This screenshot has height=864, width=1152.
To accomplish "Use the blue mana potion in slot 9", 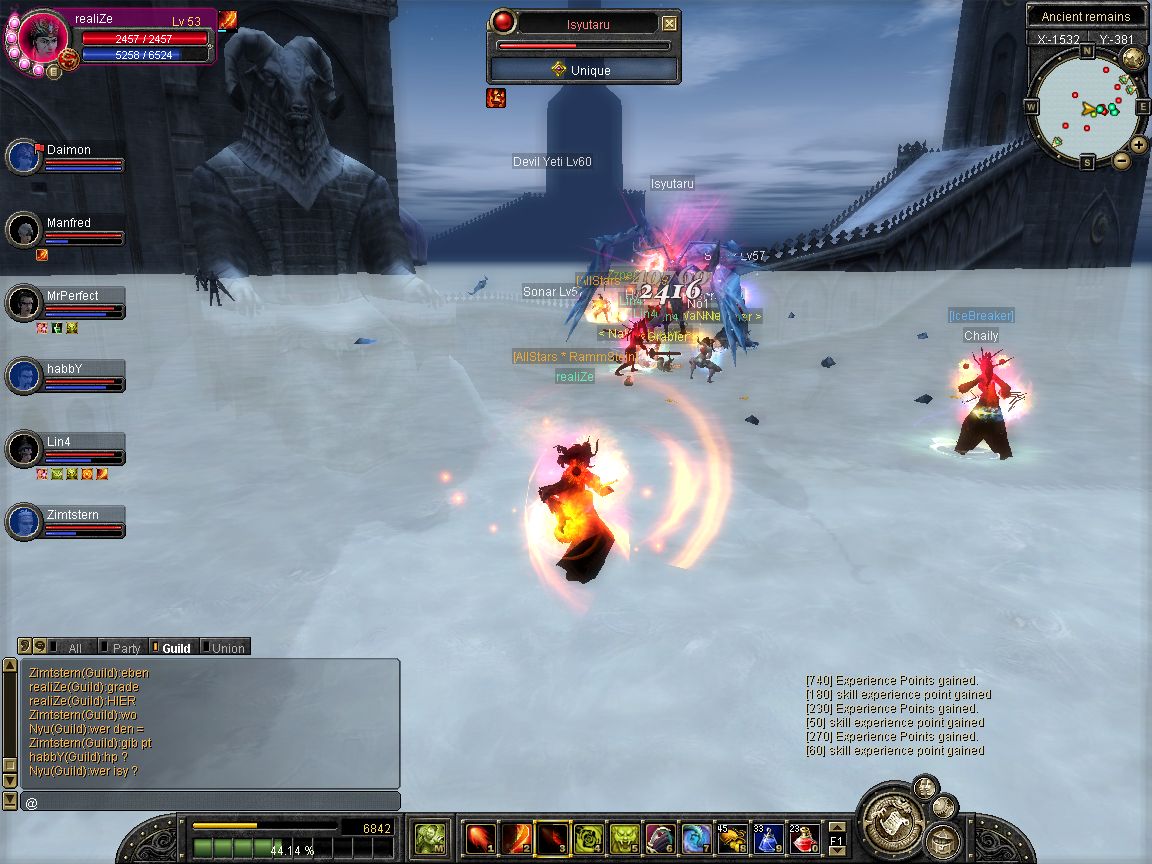I will (769, 838).
